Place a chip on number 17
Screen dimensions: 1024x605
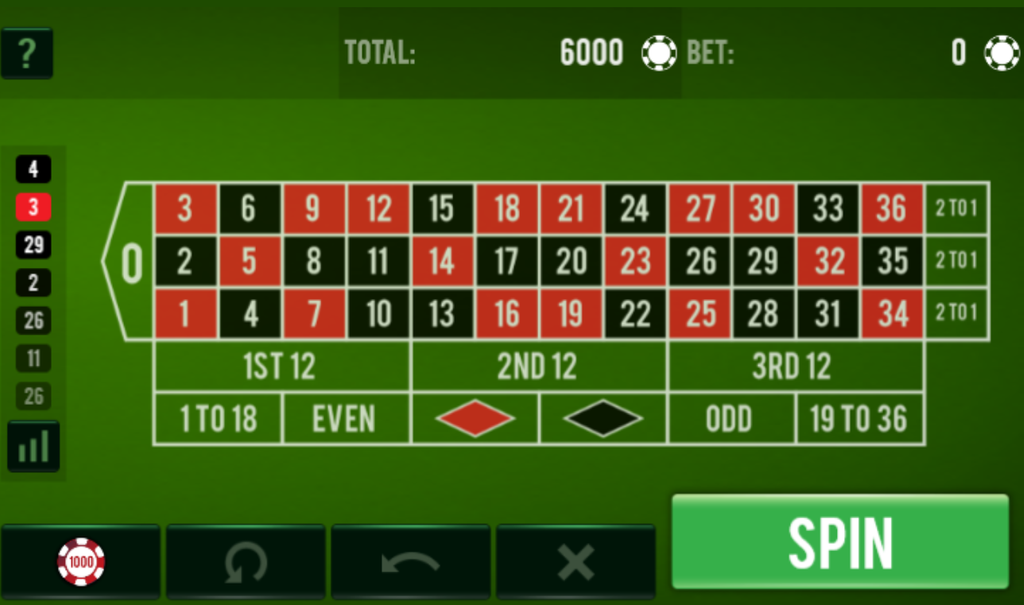point(506,262)
